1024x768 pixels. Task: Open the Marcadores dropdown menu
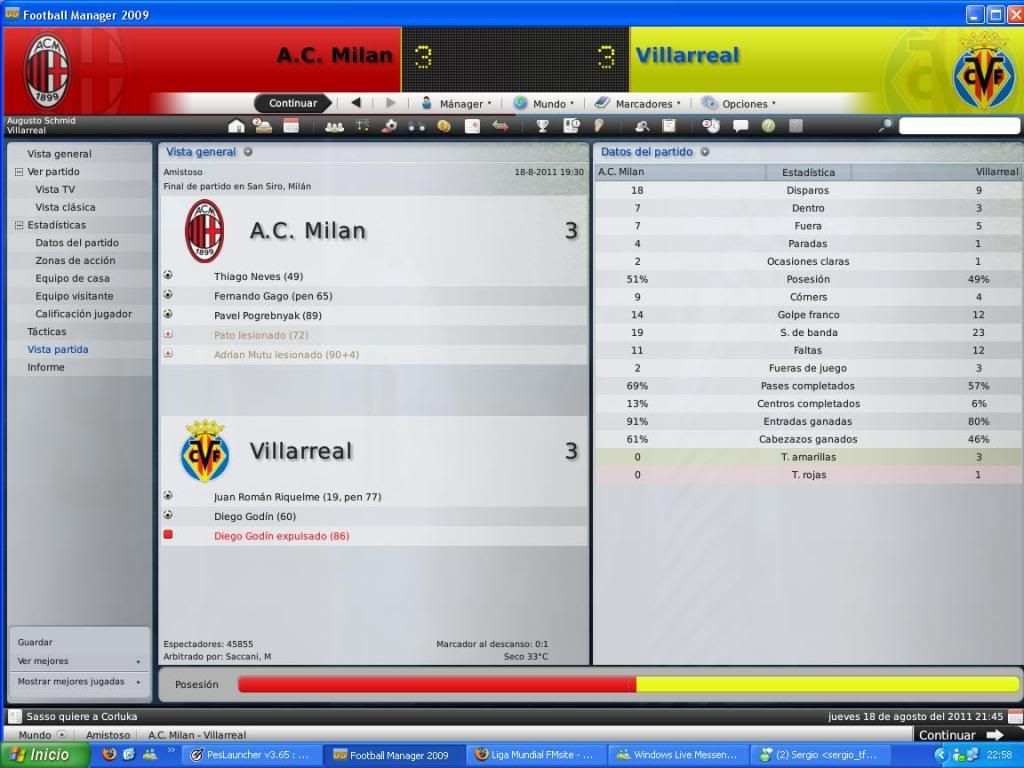pyautogui.click(x=638, y=103)
